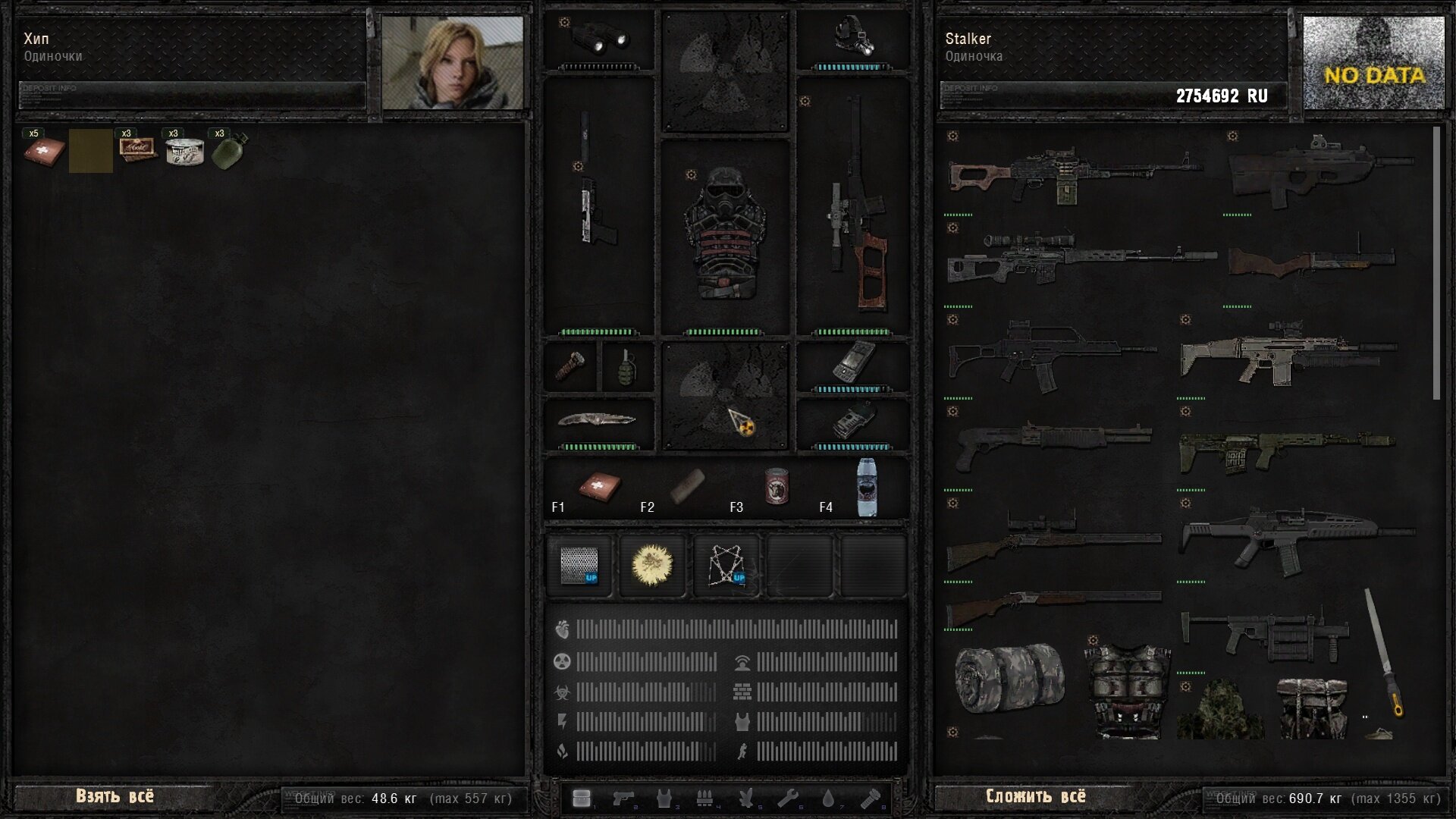Choose the equipped scoped rifle with wooden stock
This screenshot has width=1456, height=819.
pyautogui.click(x=855, y=205)
